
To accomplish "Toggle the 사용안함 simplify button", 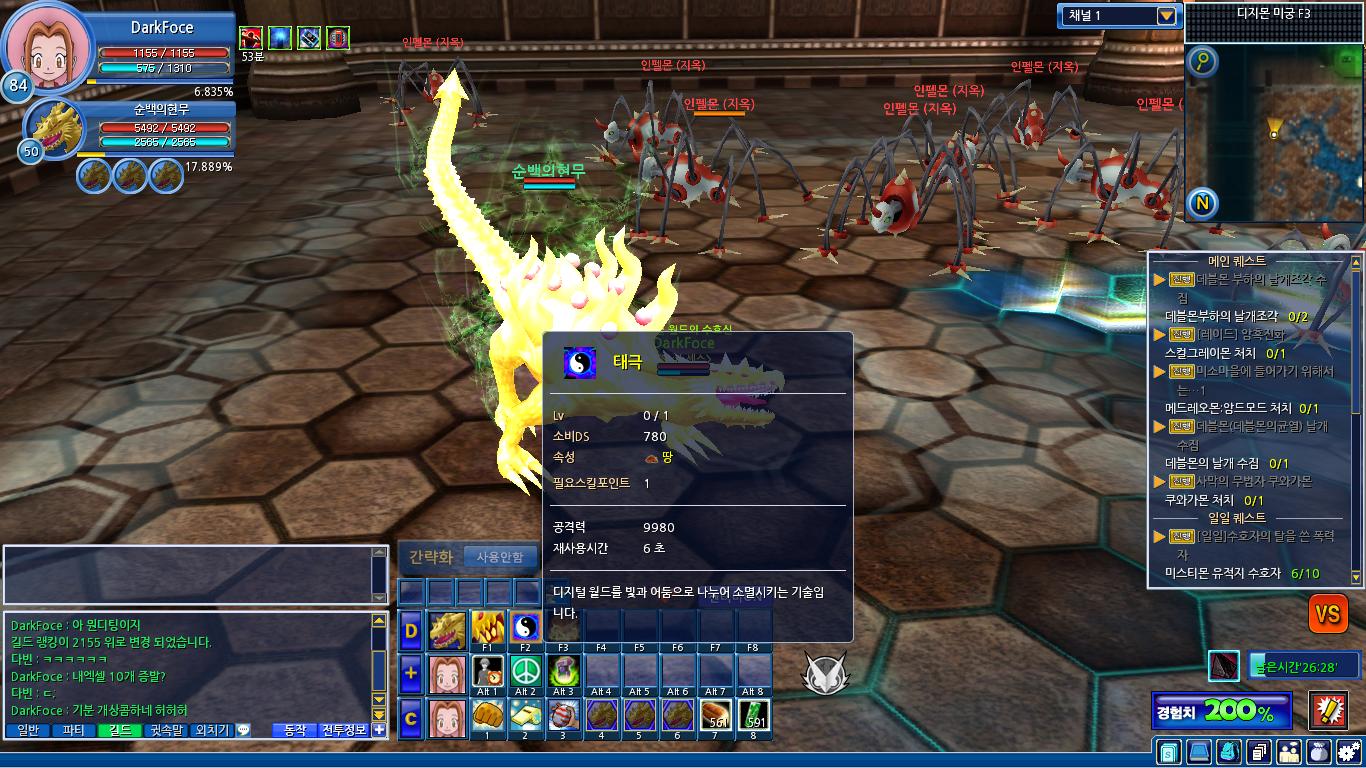I will (500, 557).
